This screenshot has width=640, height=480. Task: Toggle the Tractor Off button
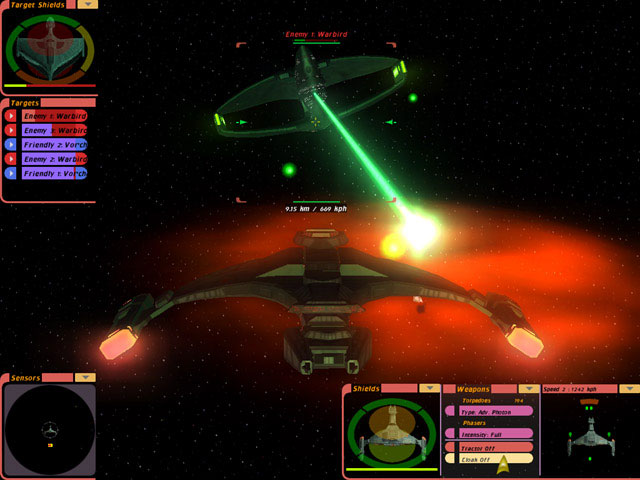point(489,446)
